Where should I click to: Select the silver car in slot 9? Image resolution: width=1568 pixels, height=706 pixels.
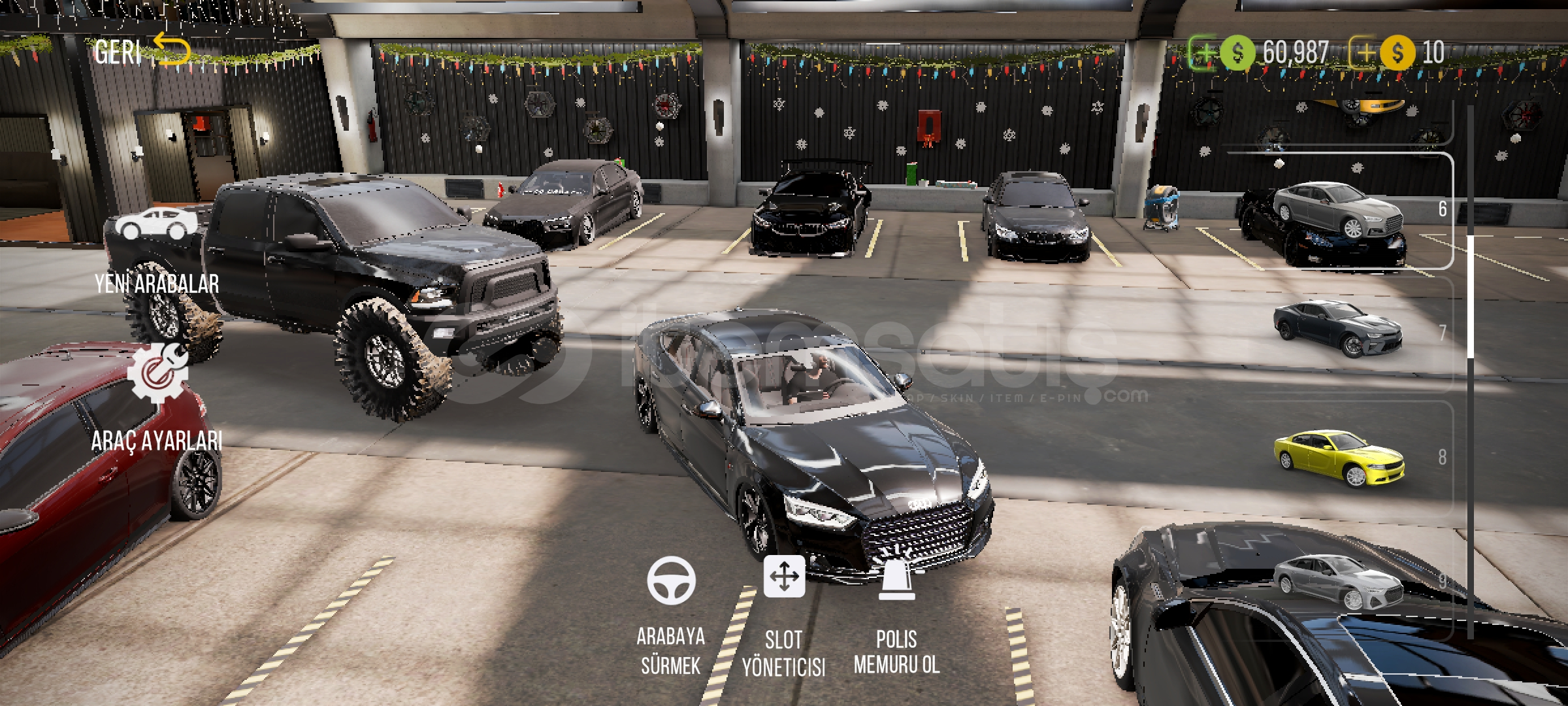[x=1336, y=580]
